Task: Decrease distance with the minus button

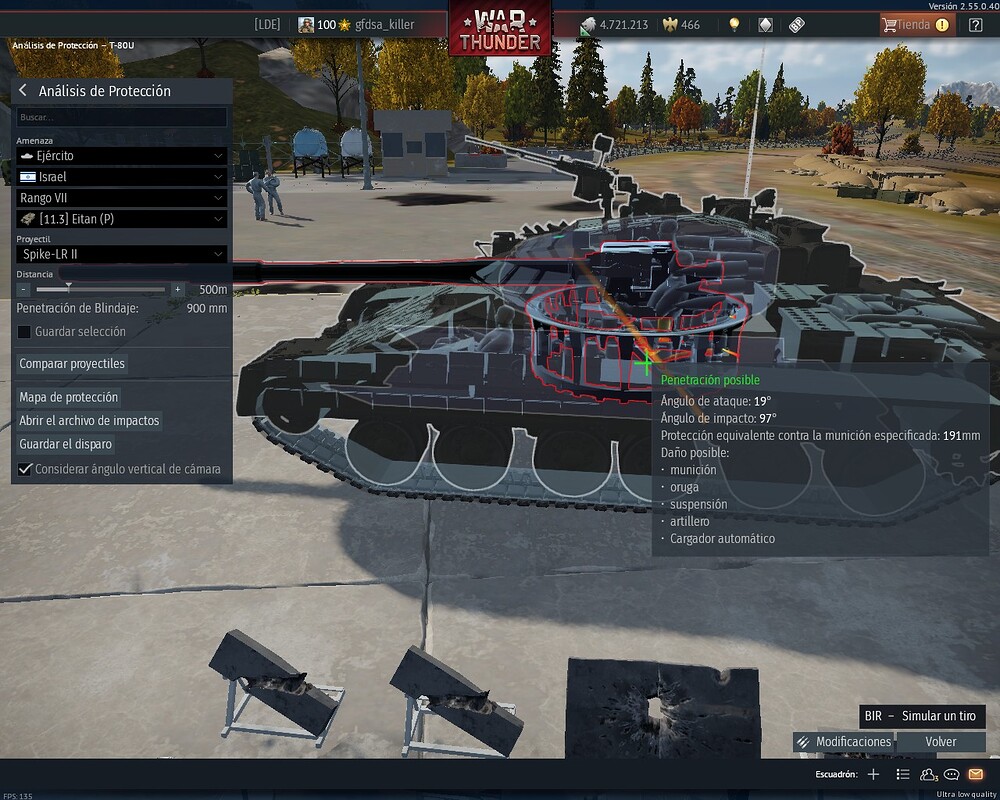Action: (x=24, y=289)
